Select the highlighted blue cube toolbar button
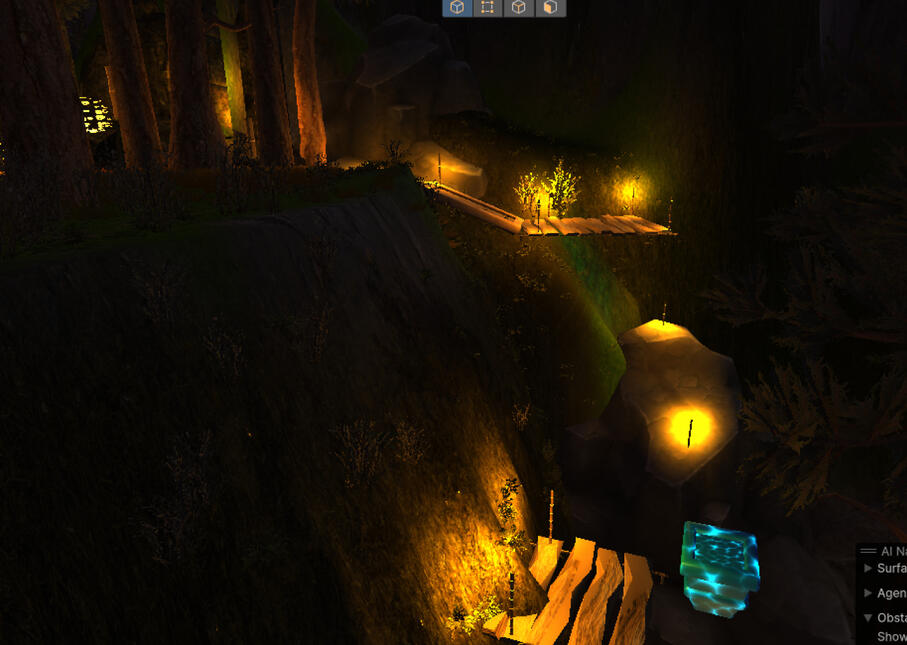907x645 pixels. (x=457, y=8)
